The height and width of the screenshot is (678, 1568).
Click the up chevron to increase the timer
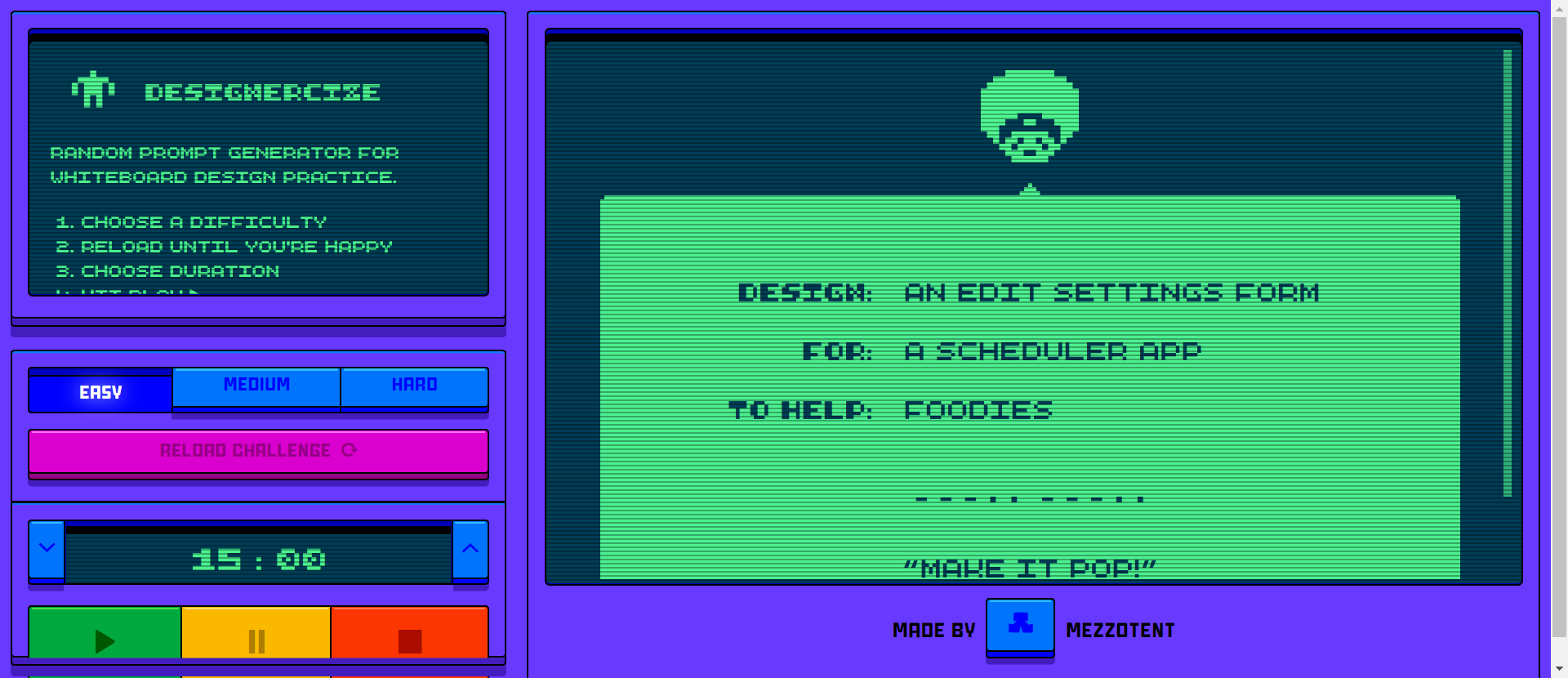[470, 550]
